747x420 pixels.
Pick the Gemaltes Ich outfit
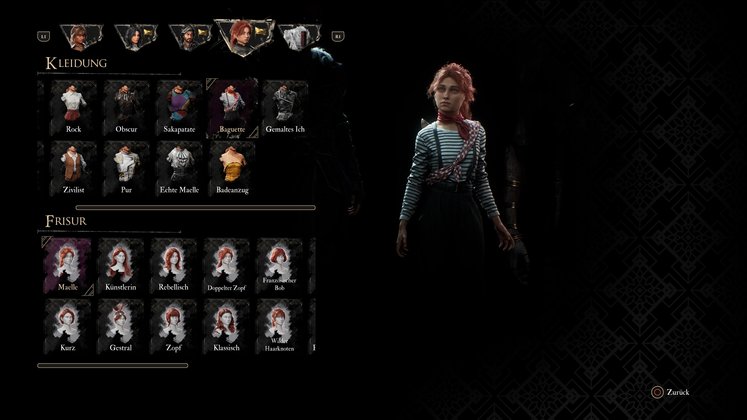(x=286, y=106)
